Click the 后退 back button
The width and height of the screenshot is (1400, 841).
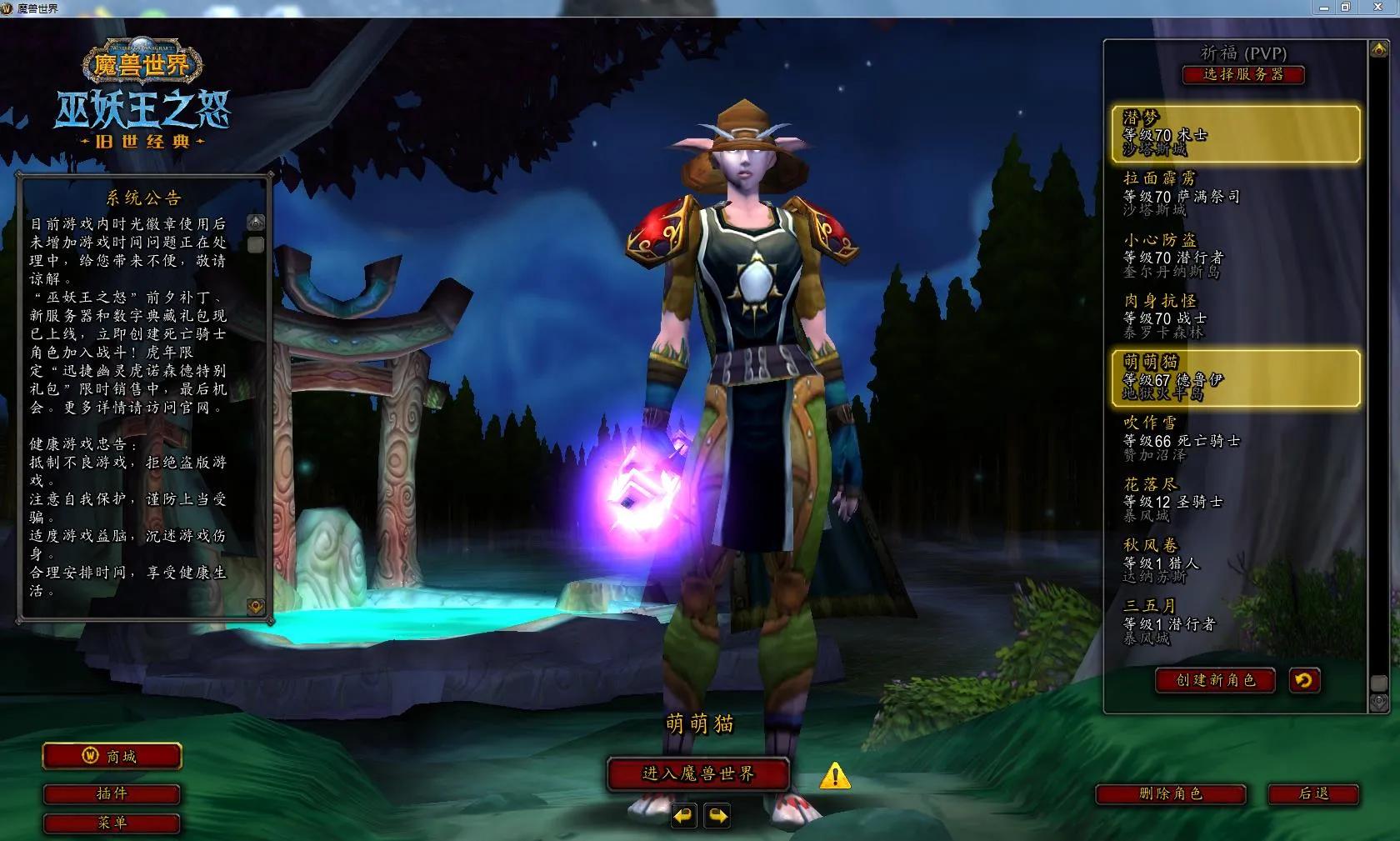coord(1315,794)
